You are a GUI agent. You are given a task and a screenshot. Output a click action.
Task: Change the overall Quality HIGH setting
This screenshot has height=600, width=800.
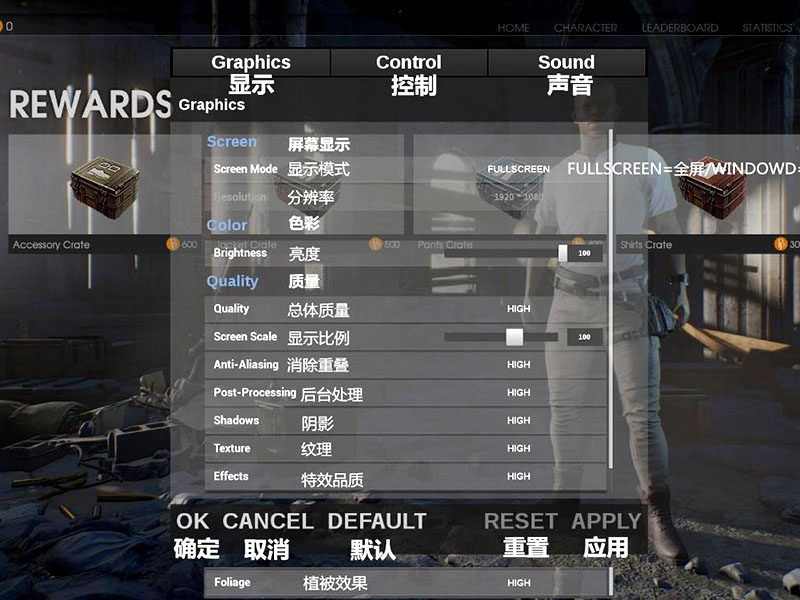(518, 309)
